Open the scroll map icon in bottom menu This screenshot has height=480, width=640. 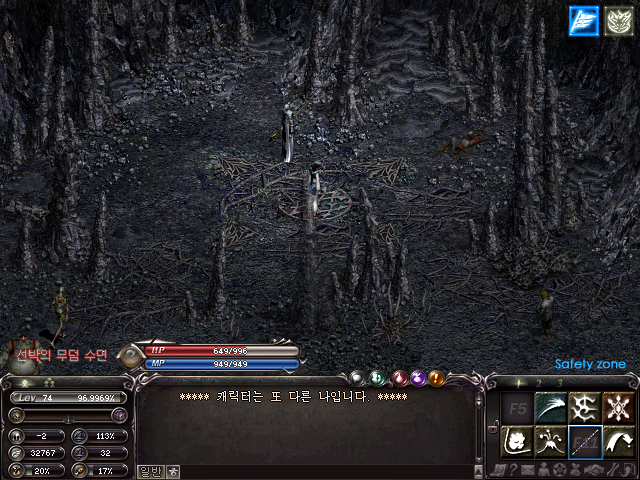pyautogui.click(x=497, y=471)
